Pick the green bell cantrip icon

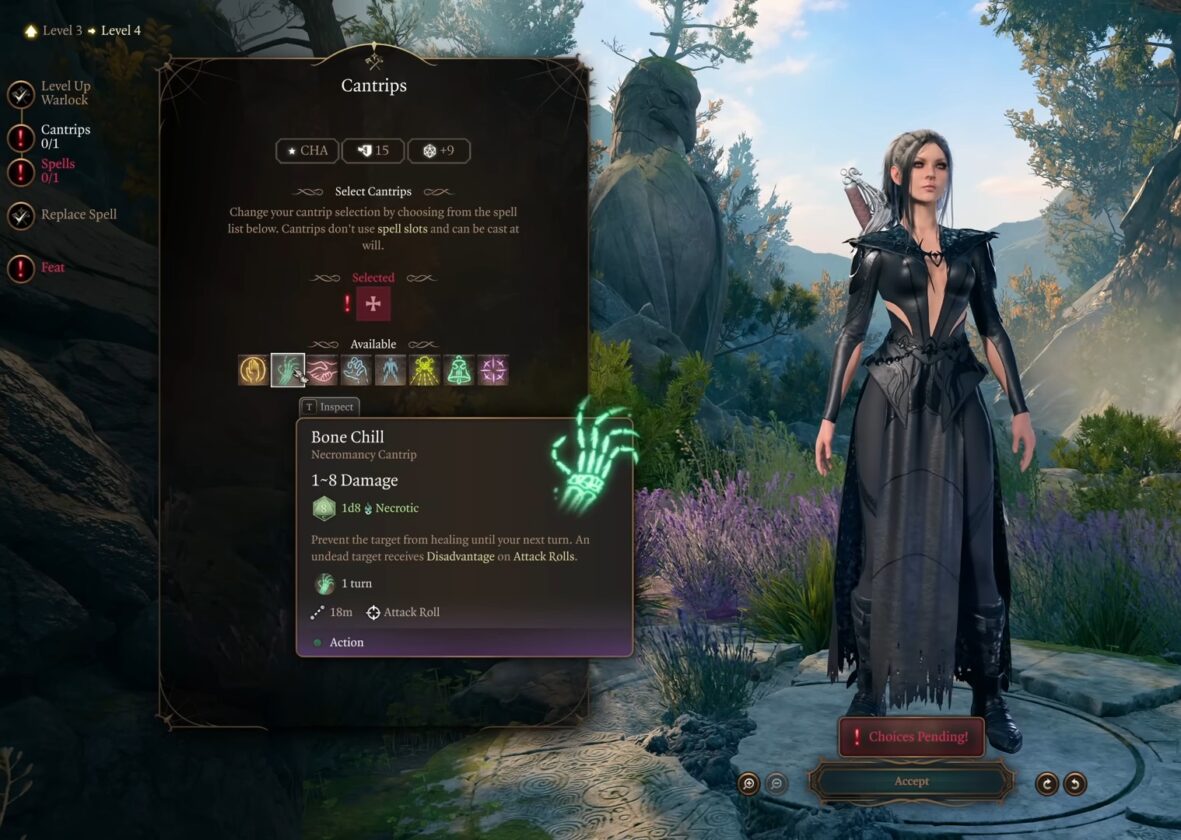(458, 370)
